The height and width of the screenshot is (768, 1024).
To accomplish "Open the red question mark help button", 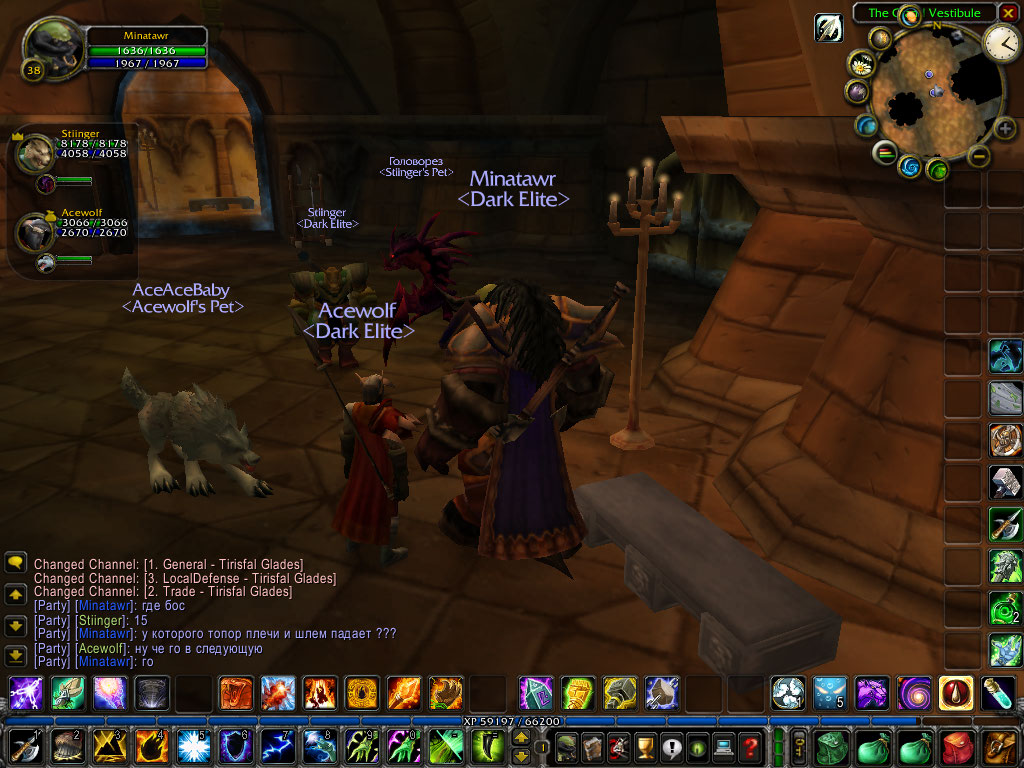I will coord(749,747).
